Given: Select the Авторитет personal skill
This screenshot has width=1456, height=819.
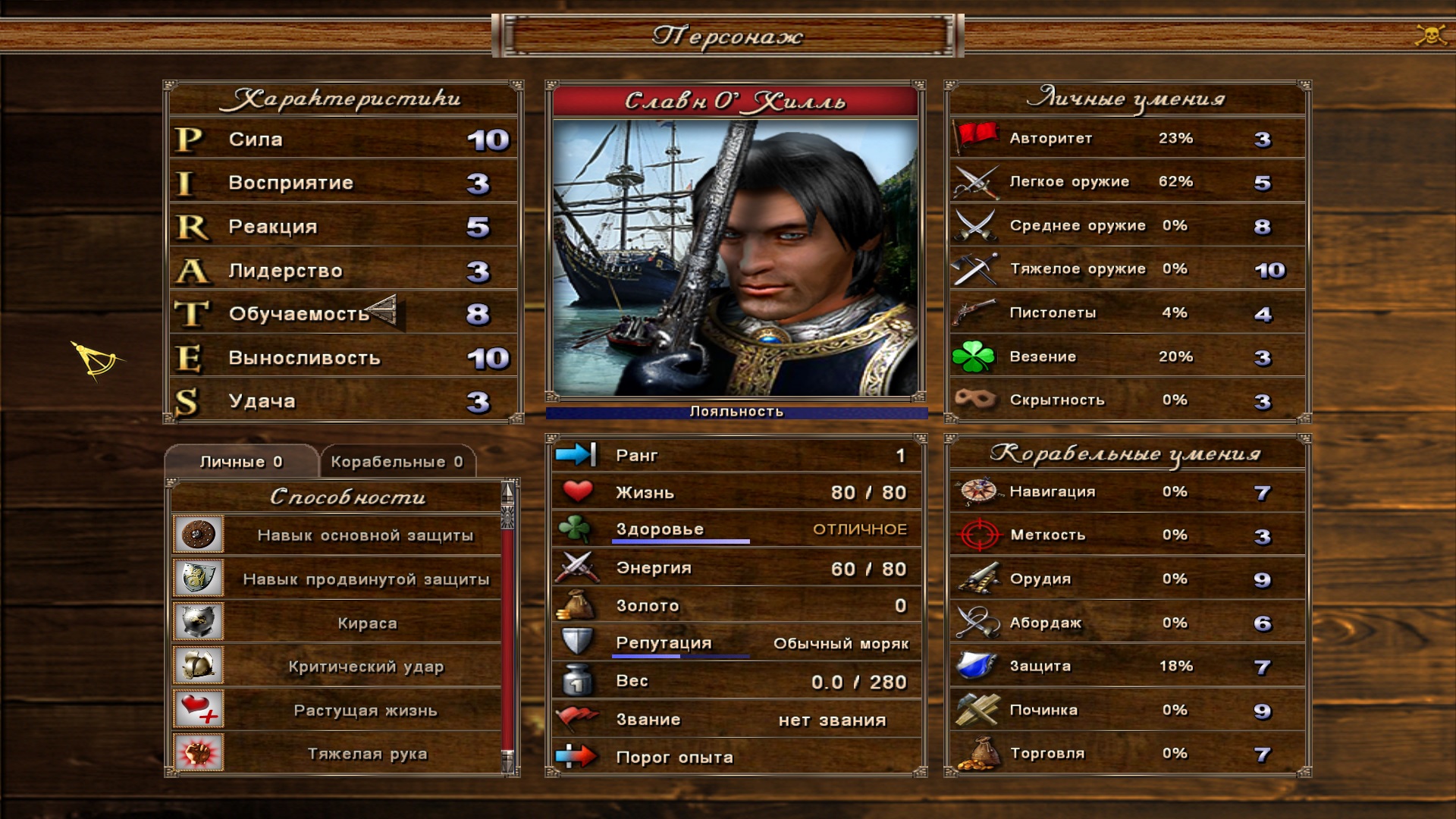Looking at the screenshot, I should (x=1127, y=139).
